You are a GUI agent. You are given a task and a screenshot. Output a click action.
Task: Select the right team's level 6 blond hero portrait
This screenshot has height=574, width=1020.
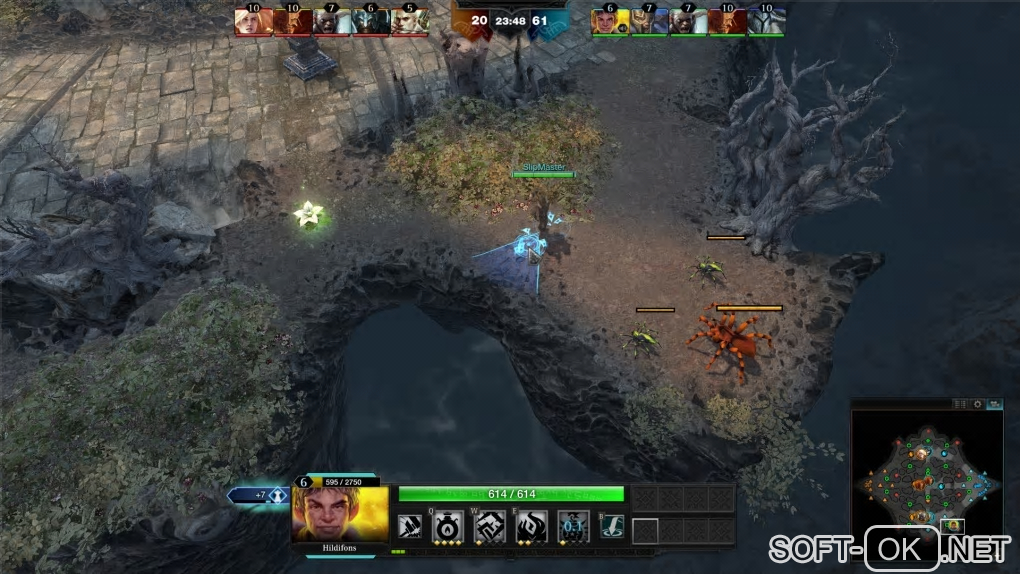tap(610, 21)
